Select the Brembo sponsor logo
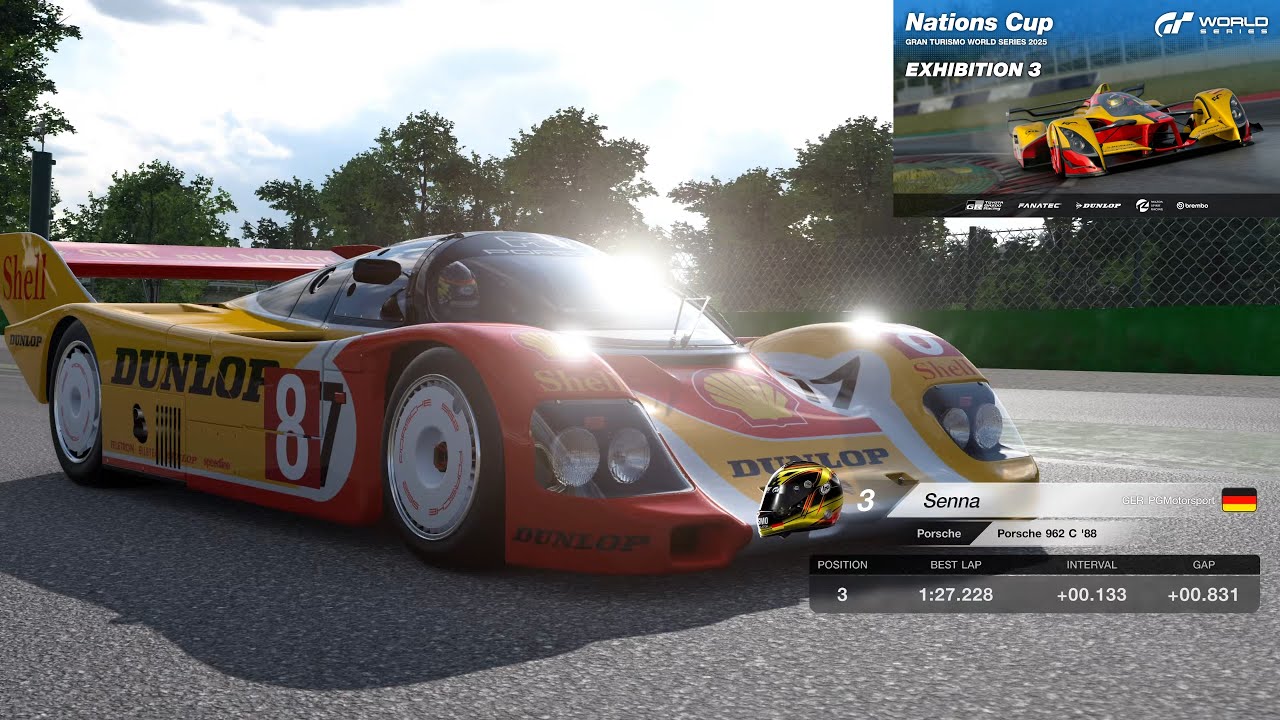This screenshot has width=1280, height=720. (1193, 204)
